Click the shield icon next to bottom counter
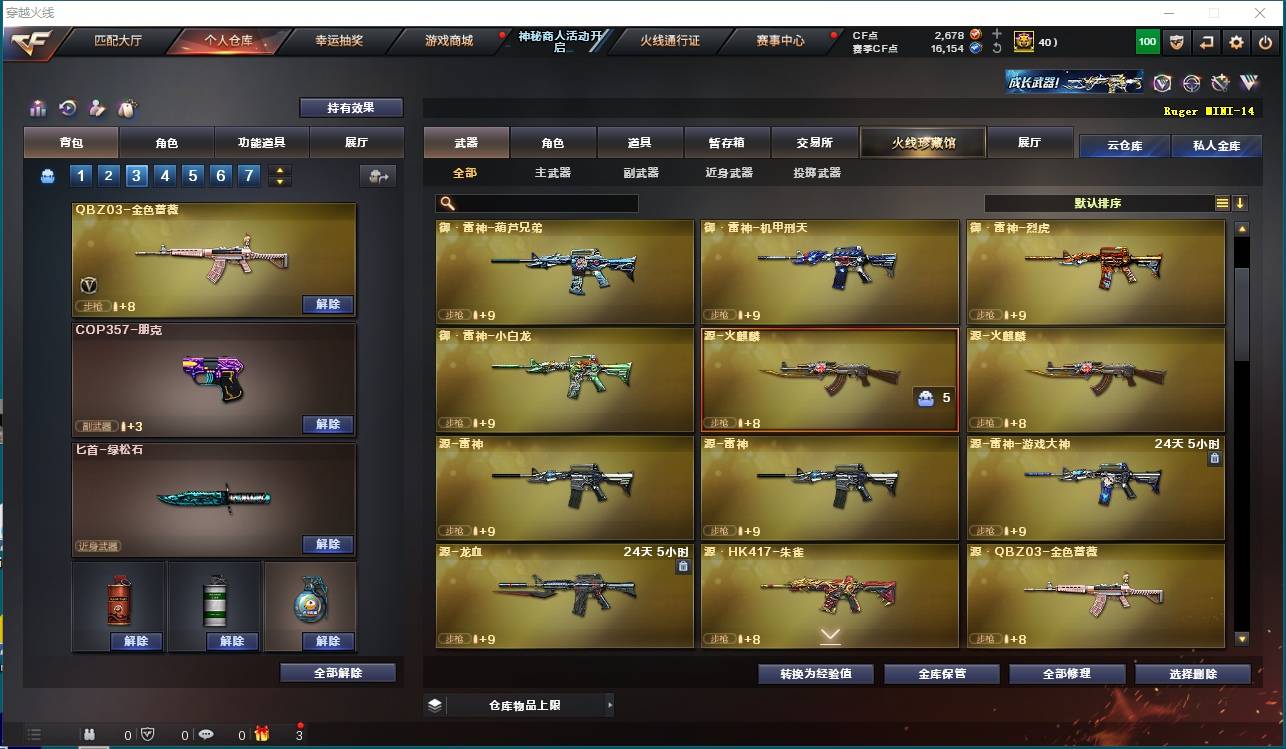 (147, 734)
